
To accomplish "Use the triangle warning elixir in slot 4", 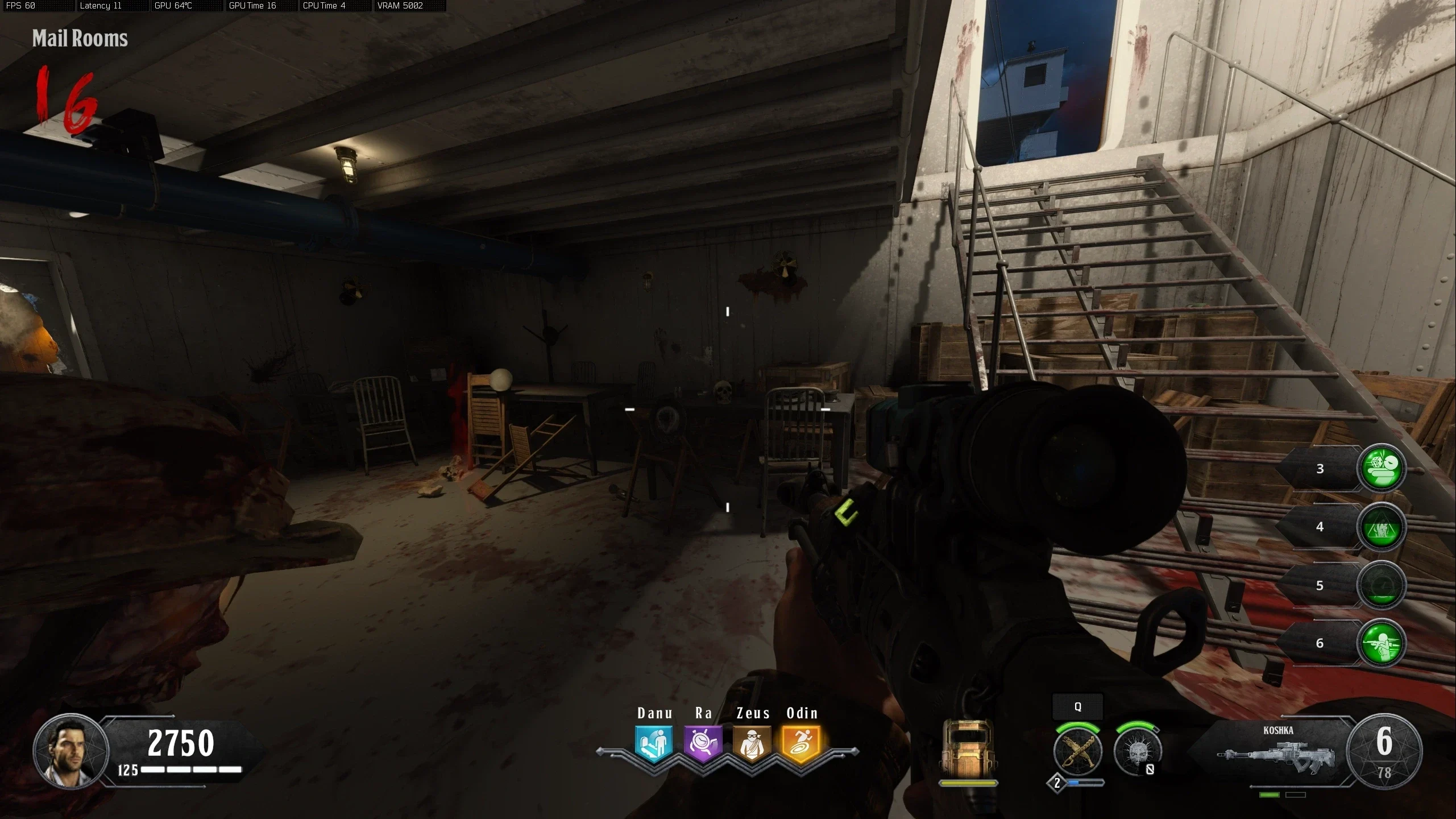I will coord(1382,527).
